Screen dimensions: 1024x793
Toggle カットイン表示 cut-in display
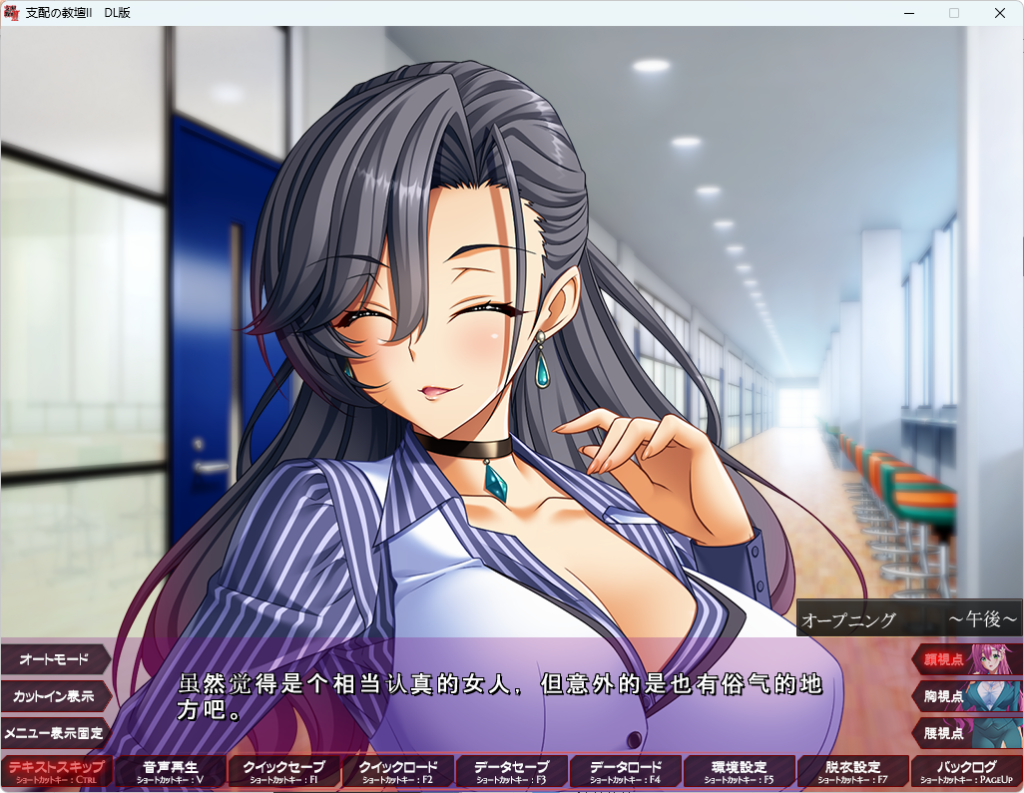pos(53,696)
